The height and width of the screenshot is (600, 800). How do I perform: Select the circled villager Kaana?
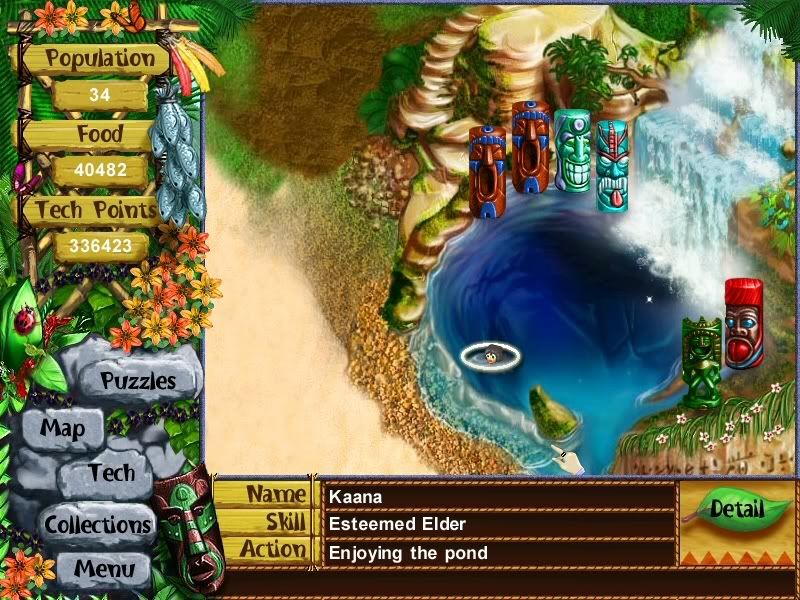[x=491, y=354]
